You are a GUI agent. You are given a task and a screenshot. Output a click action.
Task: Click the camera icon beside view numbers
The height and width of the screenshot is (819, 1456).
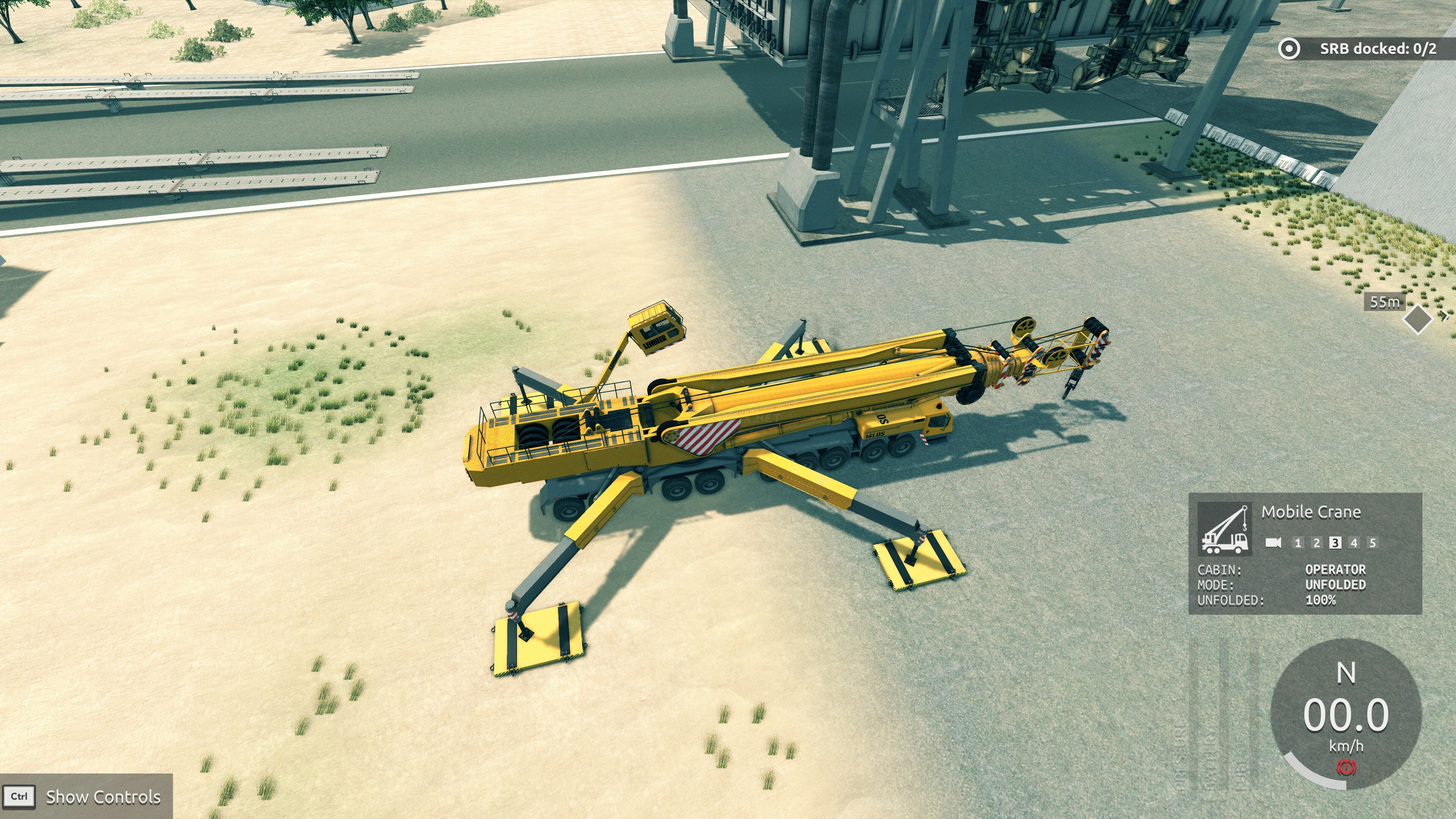(1273, 543)
